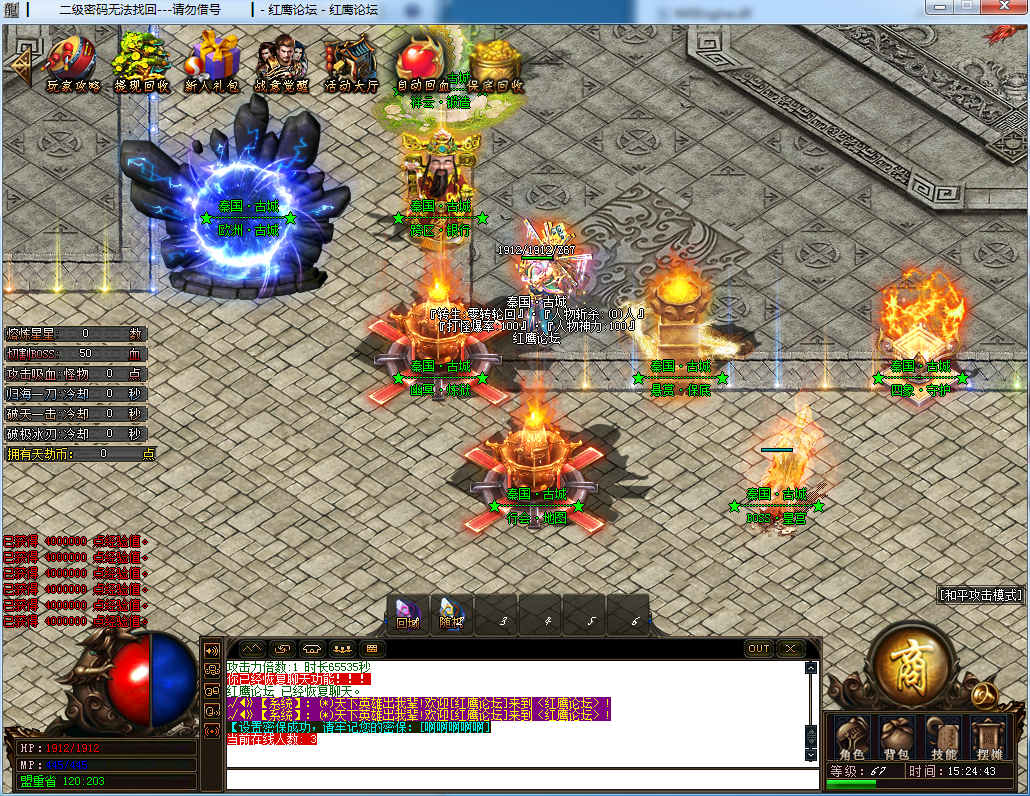Open the 摆摊 stall panel
Screen dimensions: 1030x796
pos(988,738)
